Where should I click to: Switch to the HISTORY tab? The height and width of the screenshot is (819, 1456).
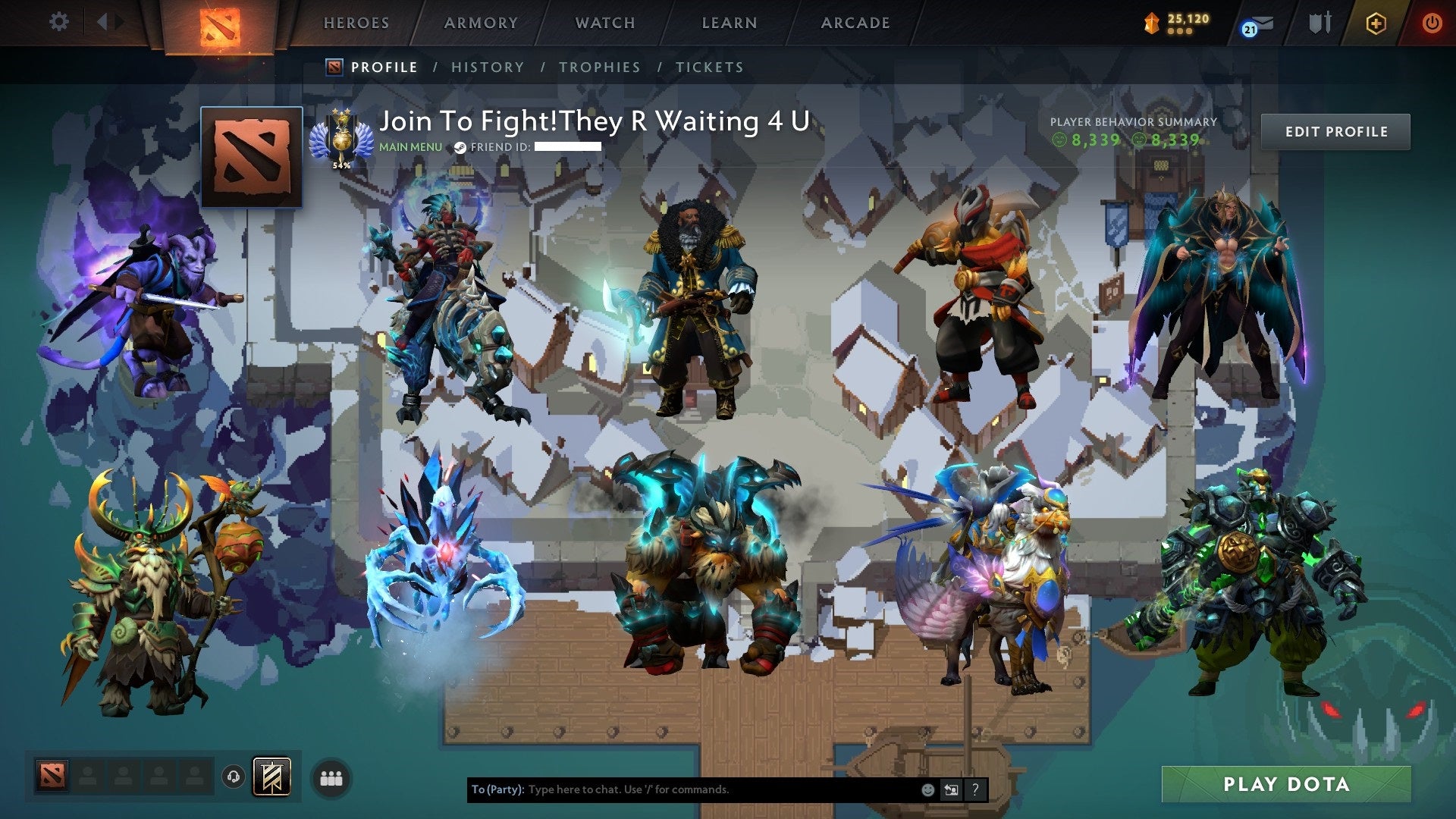coord(487,67)
